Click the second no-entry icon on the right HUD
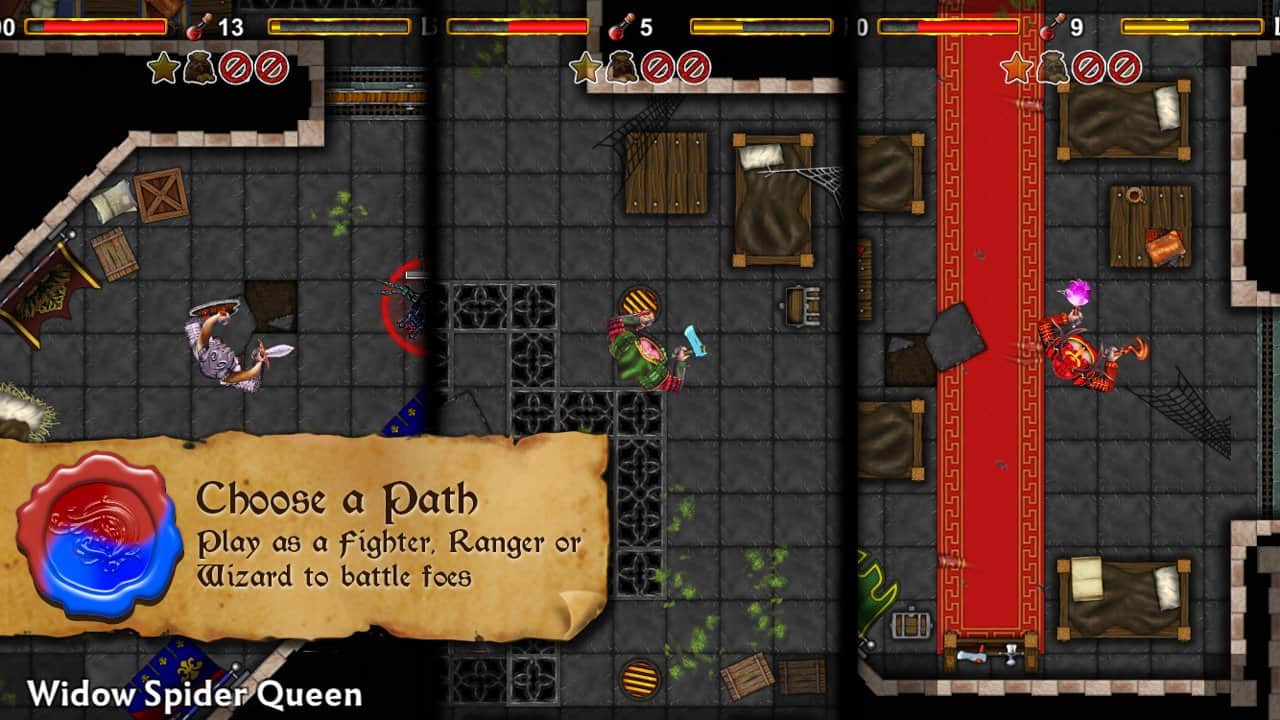The height and width of the screenshot is (720, 1280). tap(1124, 68)
